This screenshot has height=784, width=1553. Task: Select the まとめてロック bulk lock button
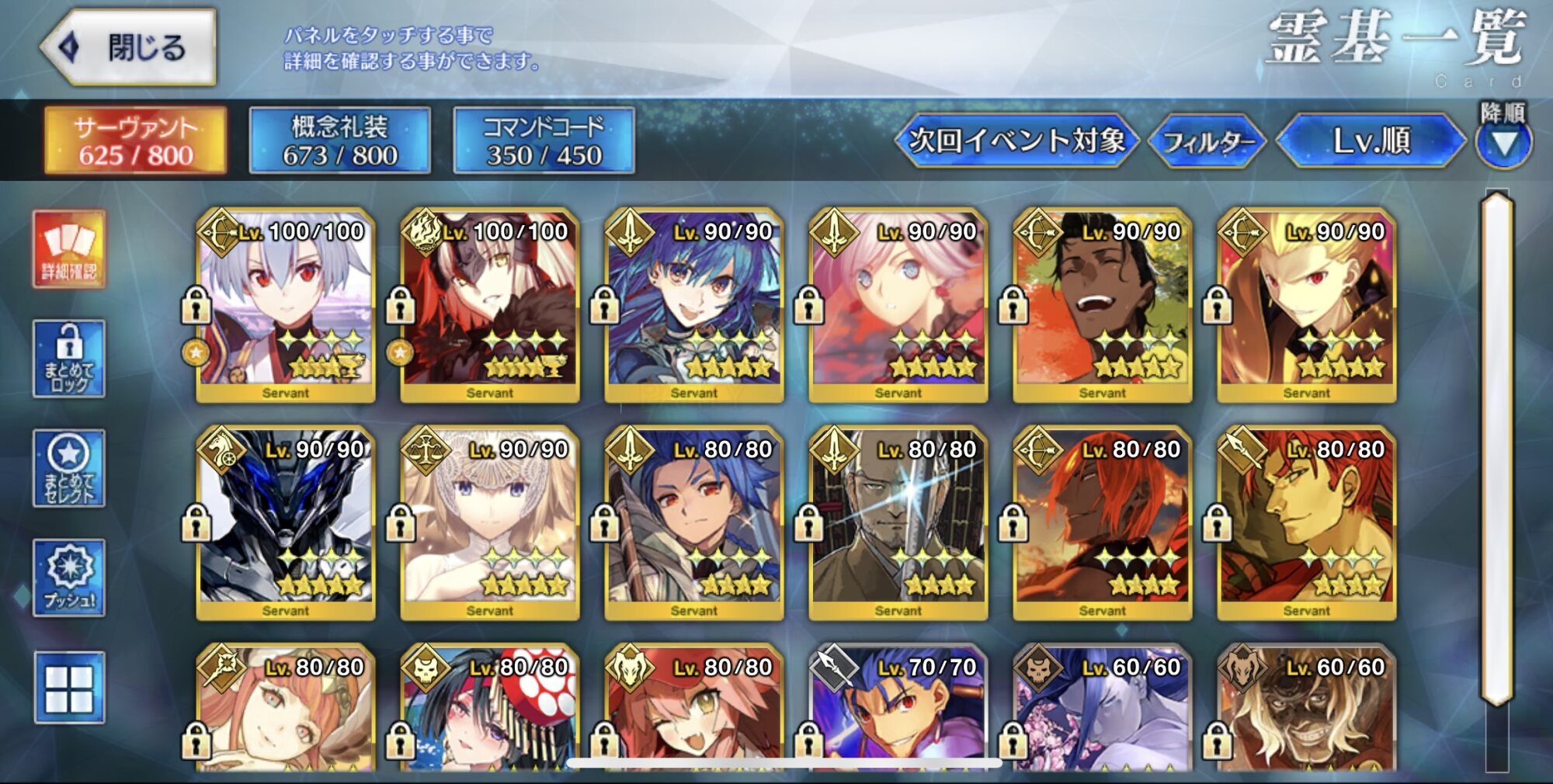pyautogui.click(x=69, y=359)
